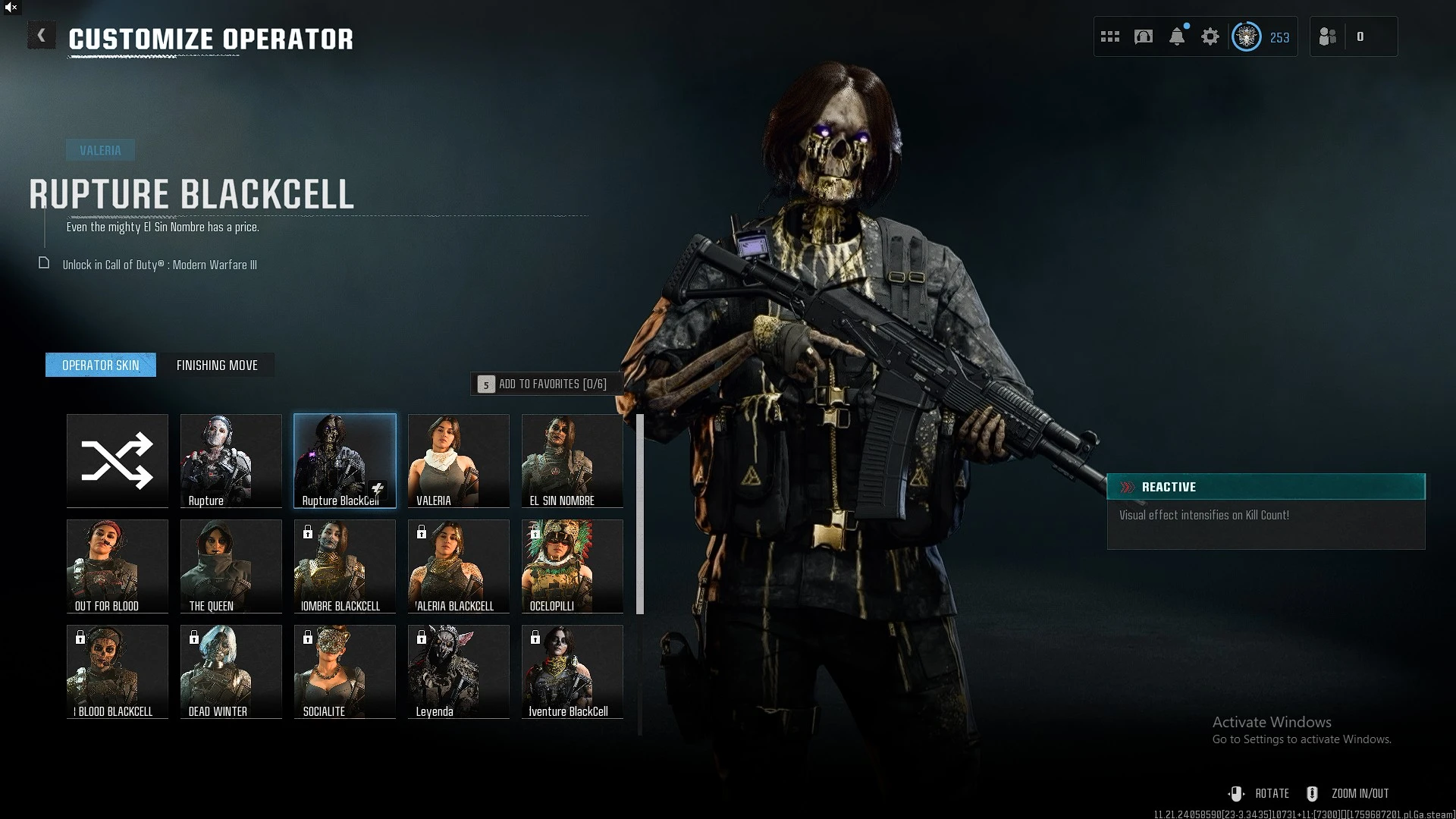
Task: Open settings via the gear icon
Action: (x=1210, y=36)
